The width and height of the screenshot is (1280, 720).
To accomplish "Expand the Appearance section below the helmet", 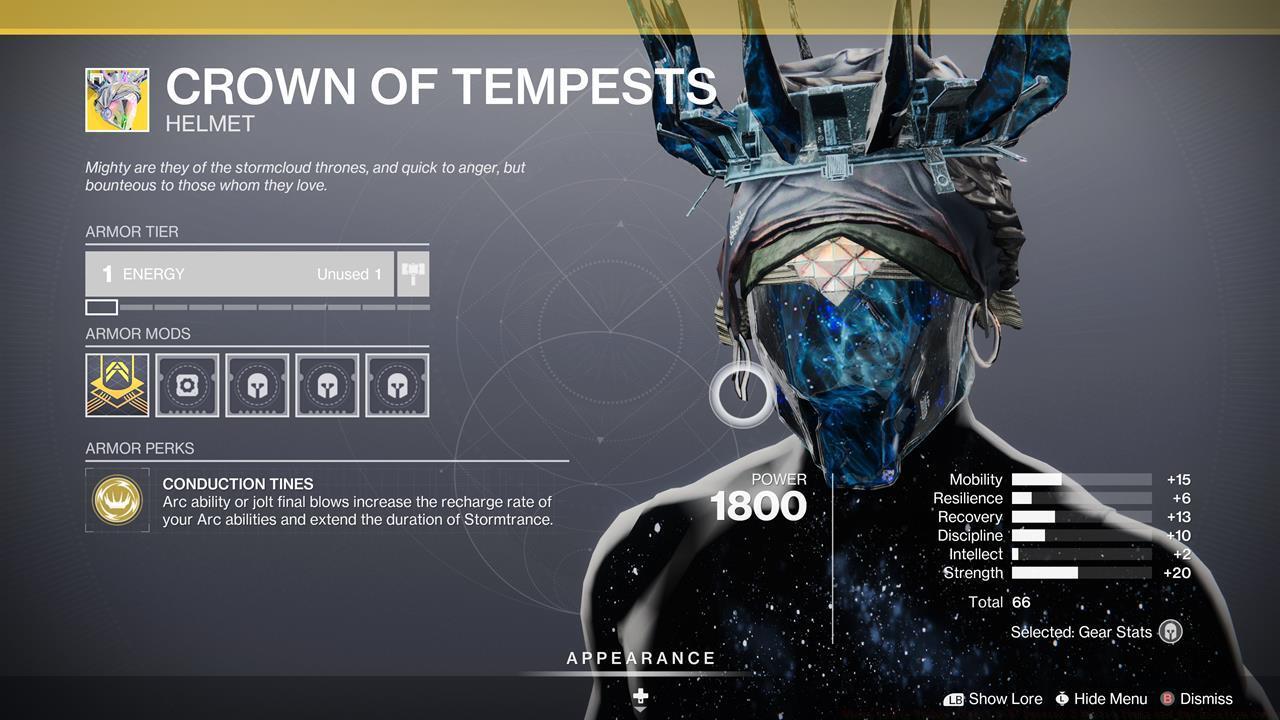I will (x=640, y=658).
